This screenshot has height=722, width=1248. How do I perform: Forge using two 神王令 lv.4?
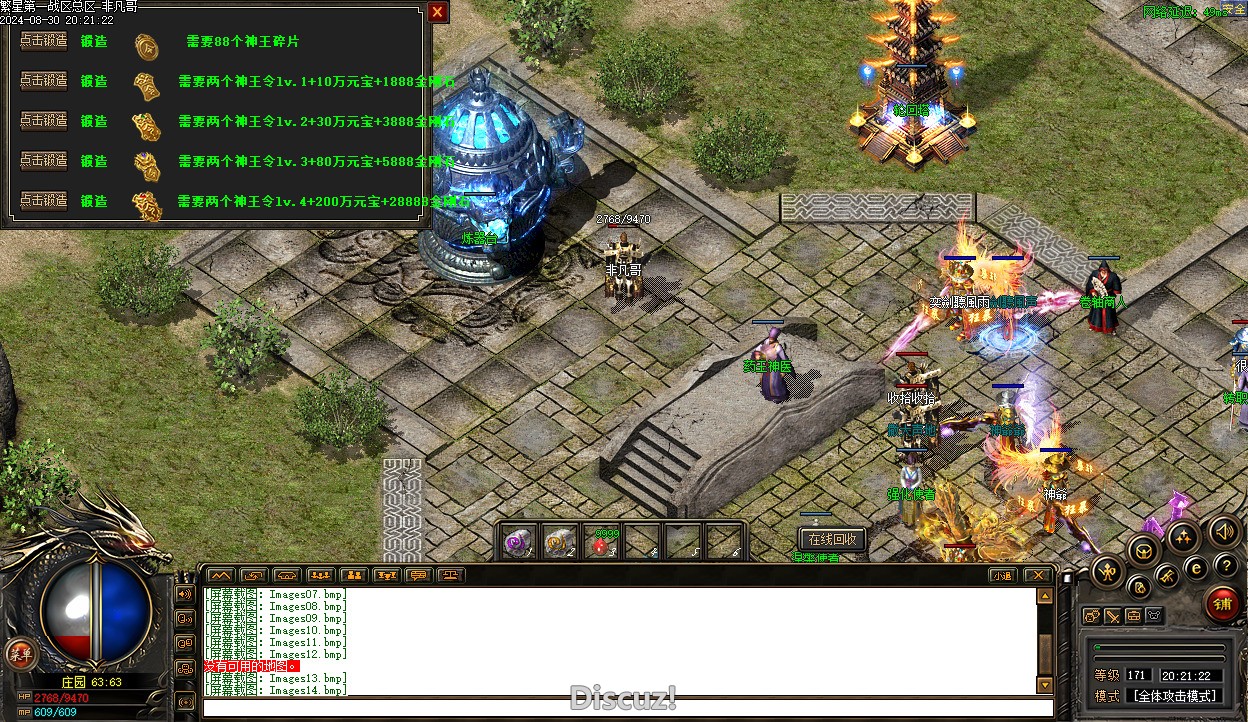[x=44, y=201]
